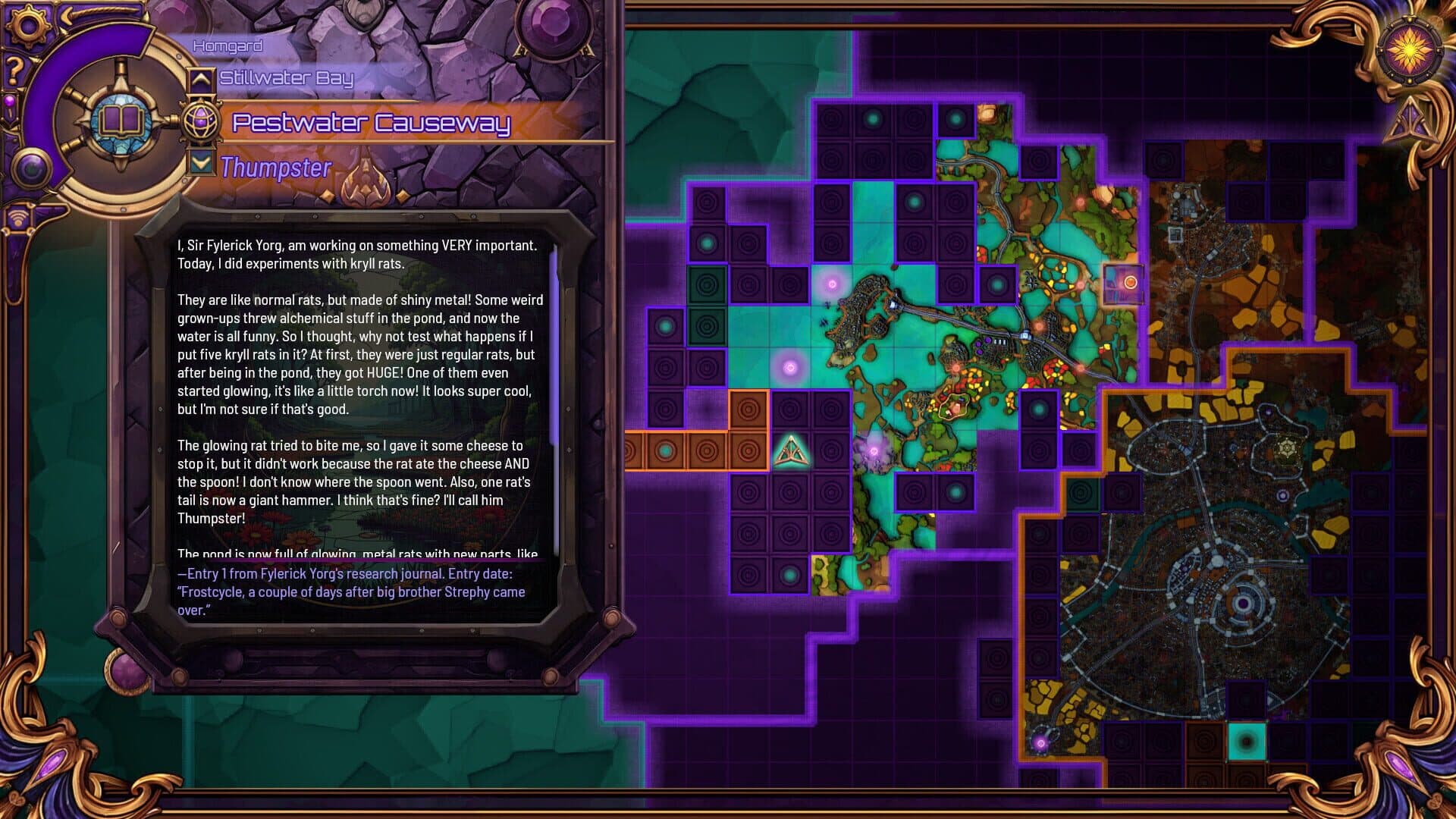Click the orange target marker on the map
1456x819 pixels.
[1130, 282]
